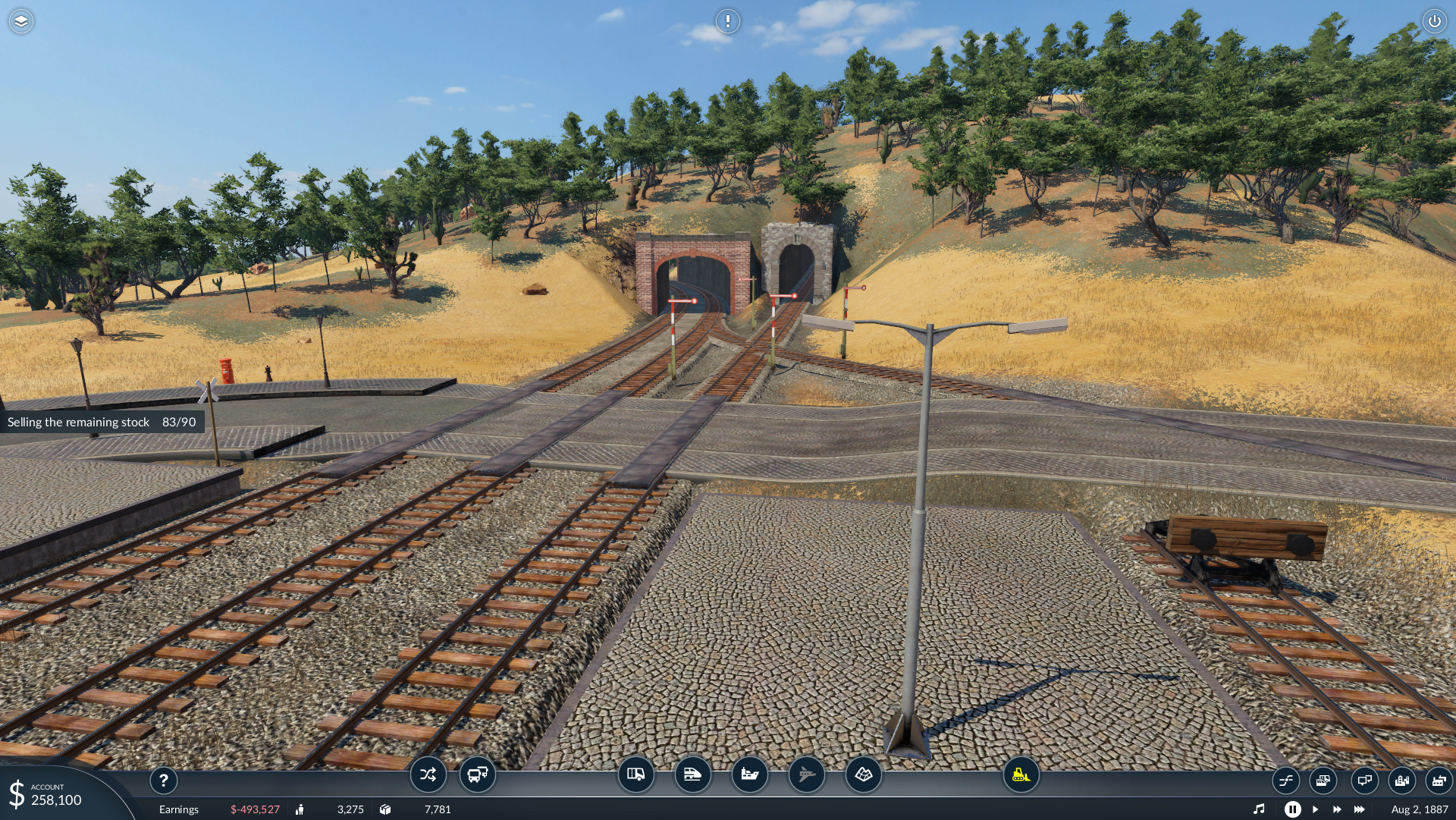The height and width of the screenshot is (820, 1456).
Task: Open the power button game menu
Action: tap(1434, 21)
